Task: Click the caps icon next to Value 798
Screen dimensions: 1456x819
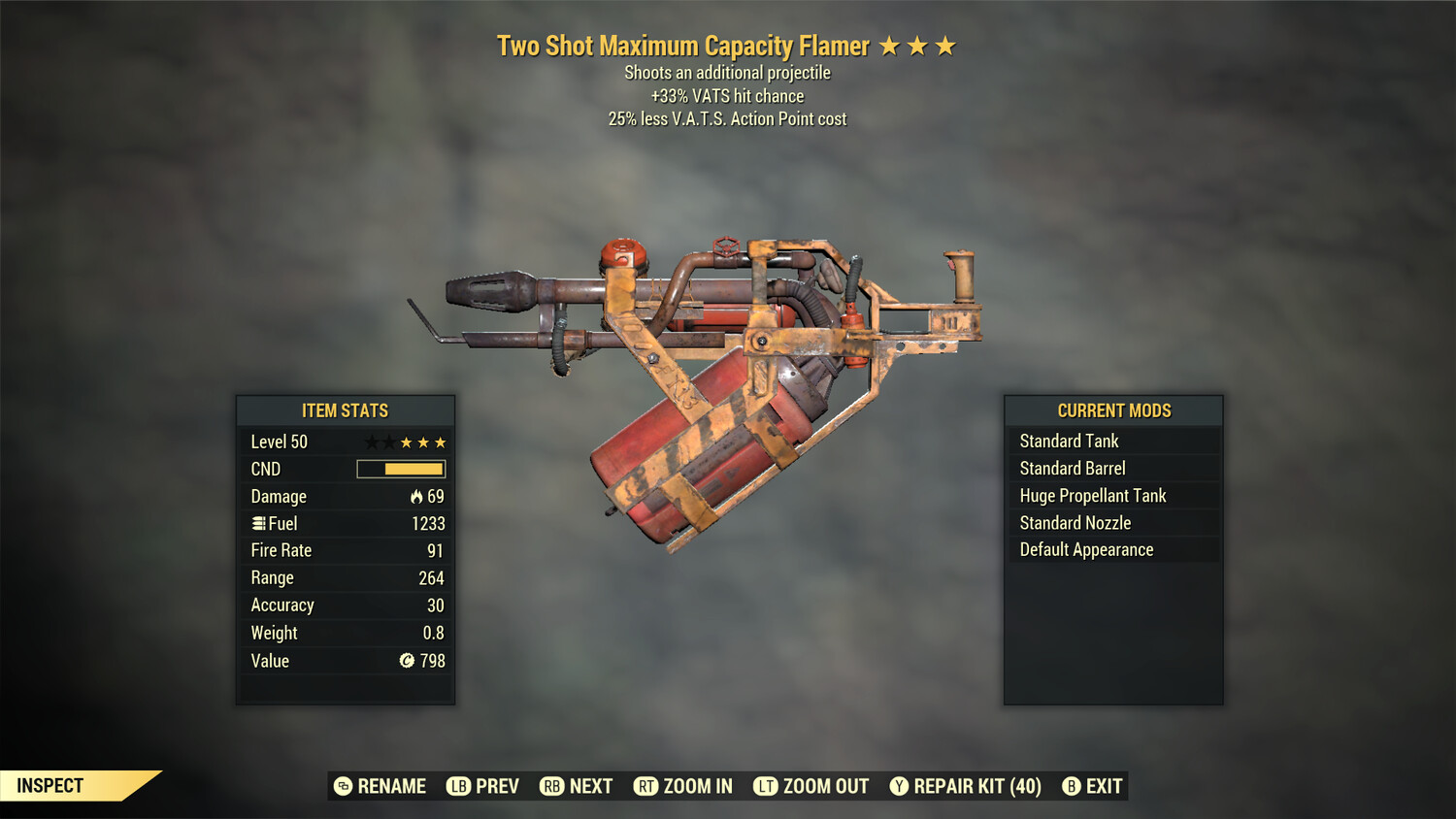Action: 407,661
